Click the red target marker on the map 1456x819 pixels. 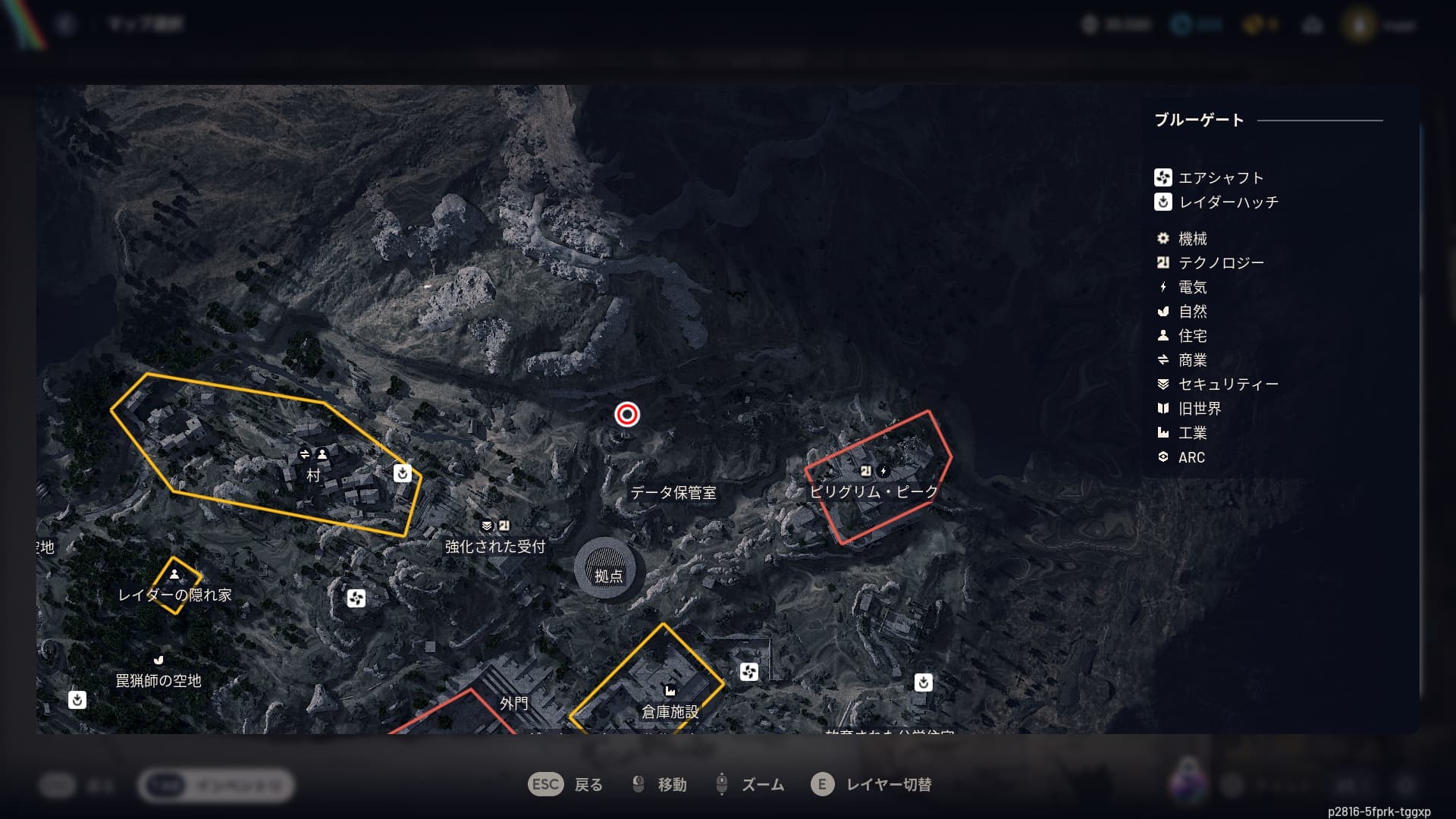click(x=626, y=414)
